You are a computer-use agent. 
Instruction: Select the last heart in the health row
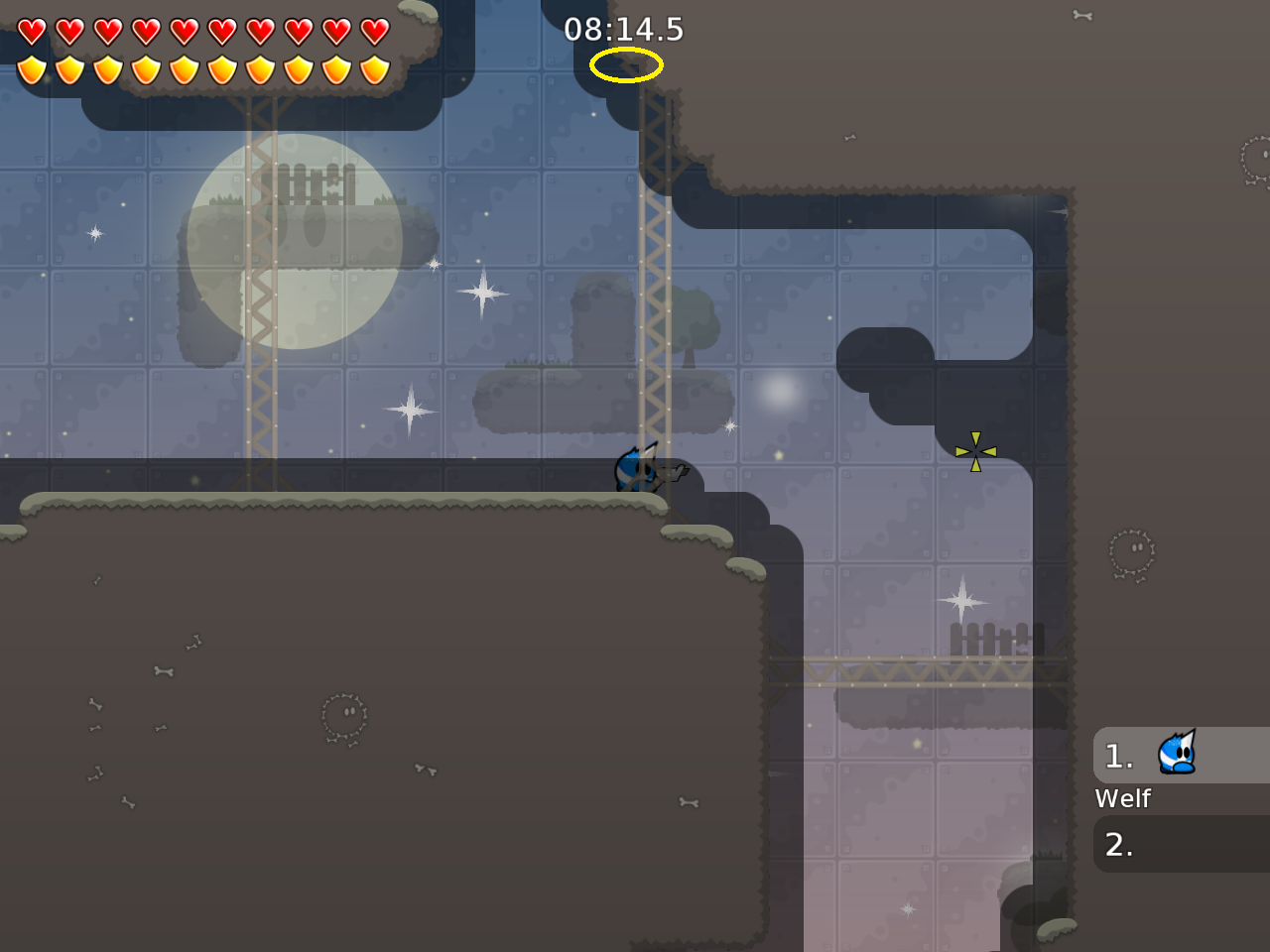tap(375, 30)
